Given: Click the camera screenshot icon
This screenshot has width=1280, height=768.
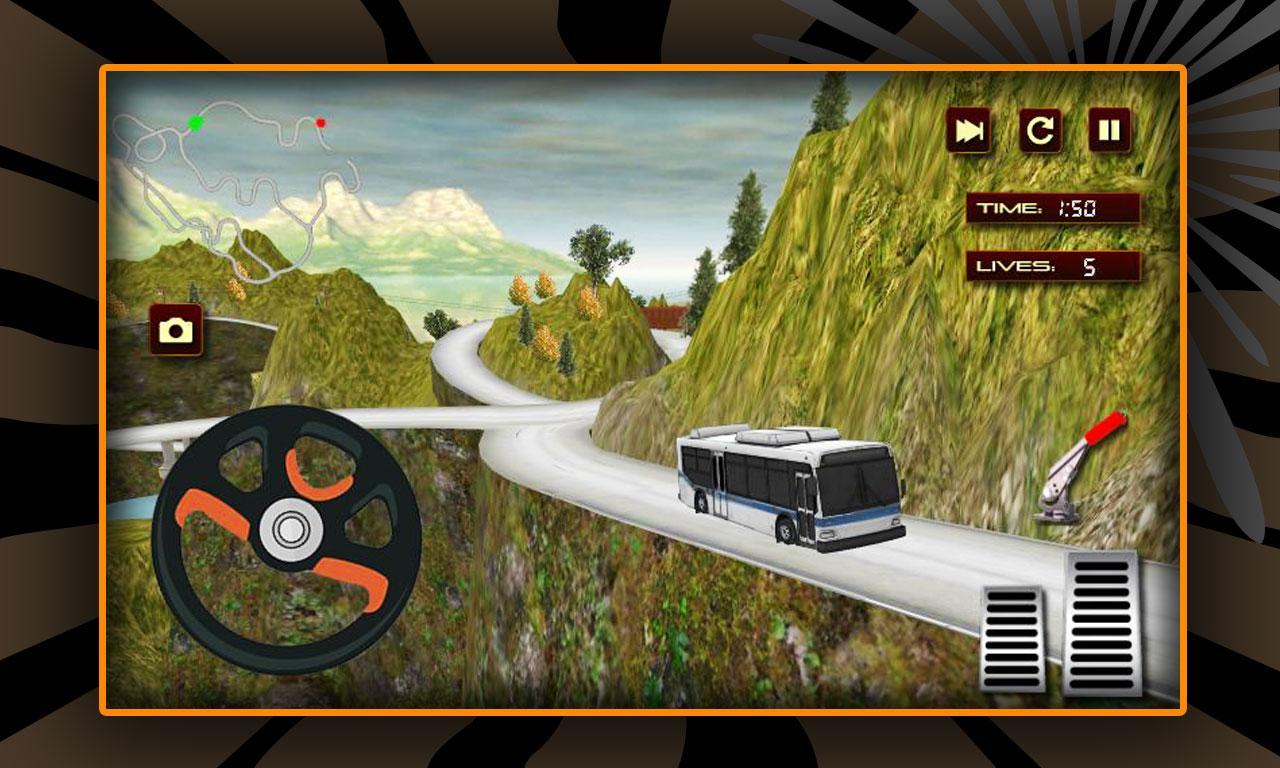Looking at the screenshot, I should [176, 328].
